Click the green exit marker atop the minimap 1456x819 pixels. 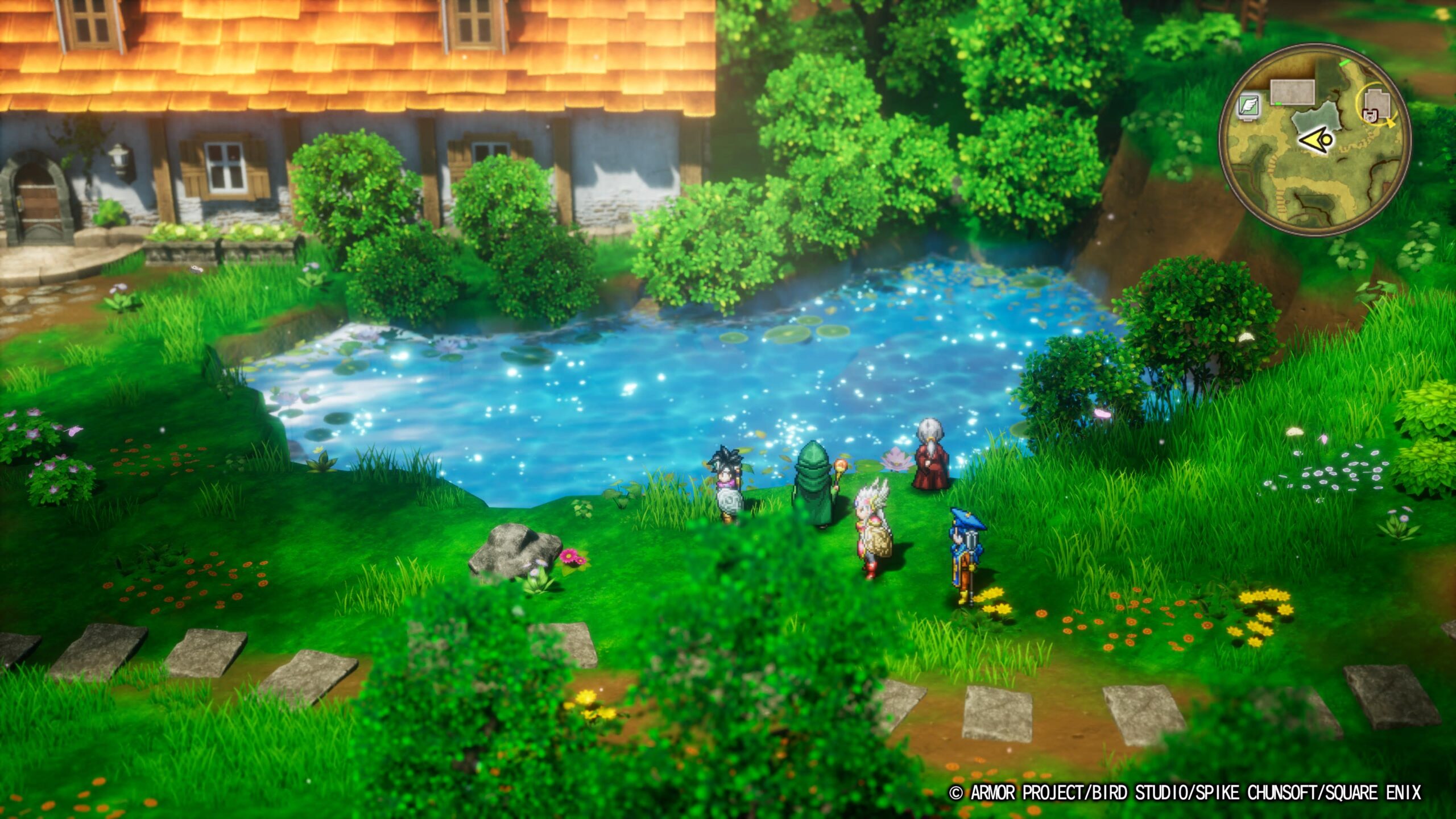pyautogui.click(x=1345, y=62)
